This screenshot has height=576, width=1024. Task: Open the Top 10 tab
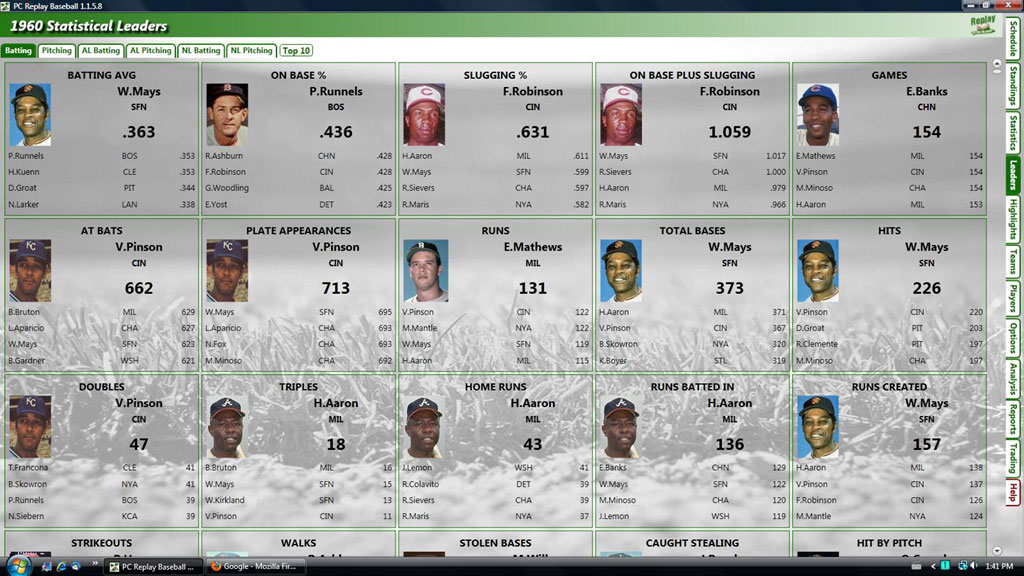pos(296,50)
